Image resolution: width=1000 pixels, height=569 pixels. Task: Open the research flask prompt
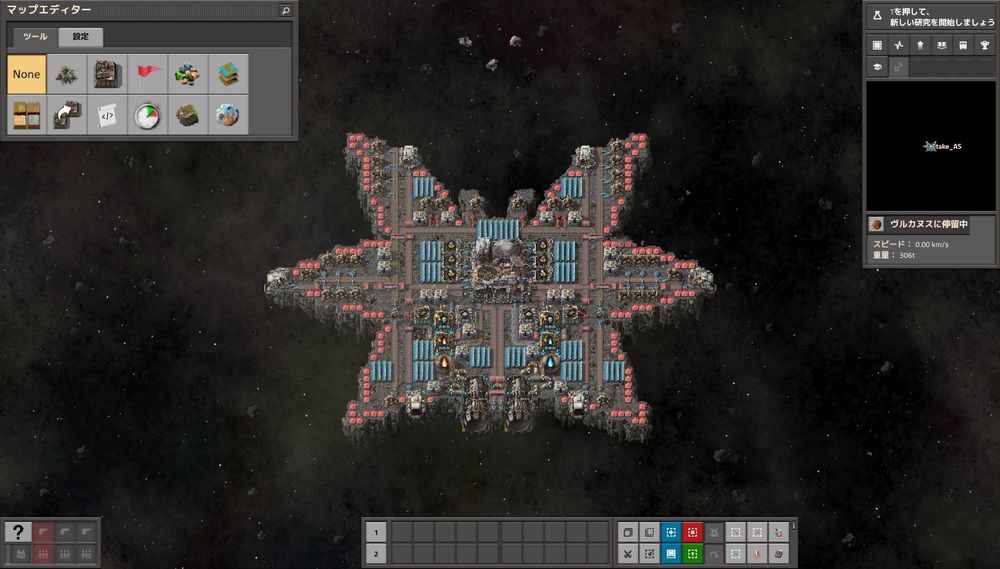click(877, 16)
